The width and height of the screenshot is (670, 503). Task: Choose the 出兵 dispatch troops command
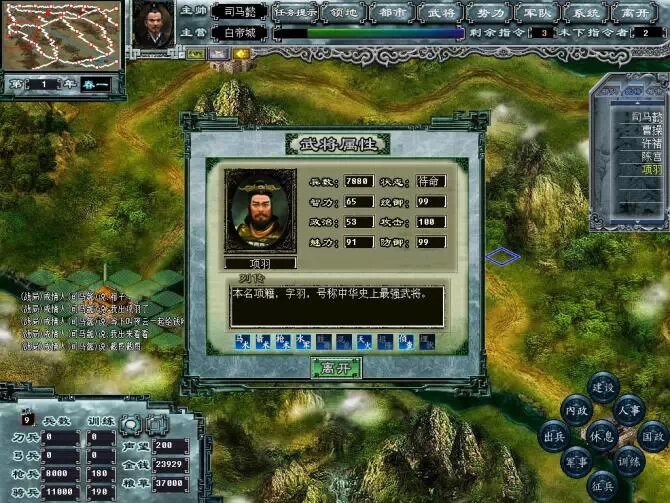(551, 436)
